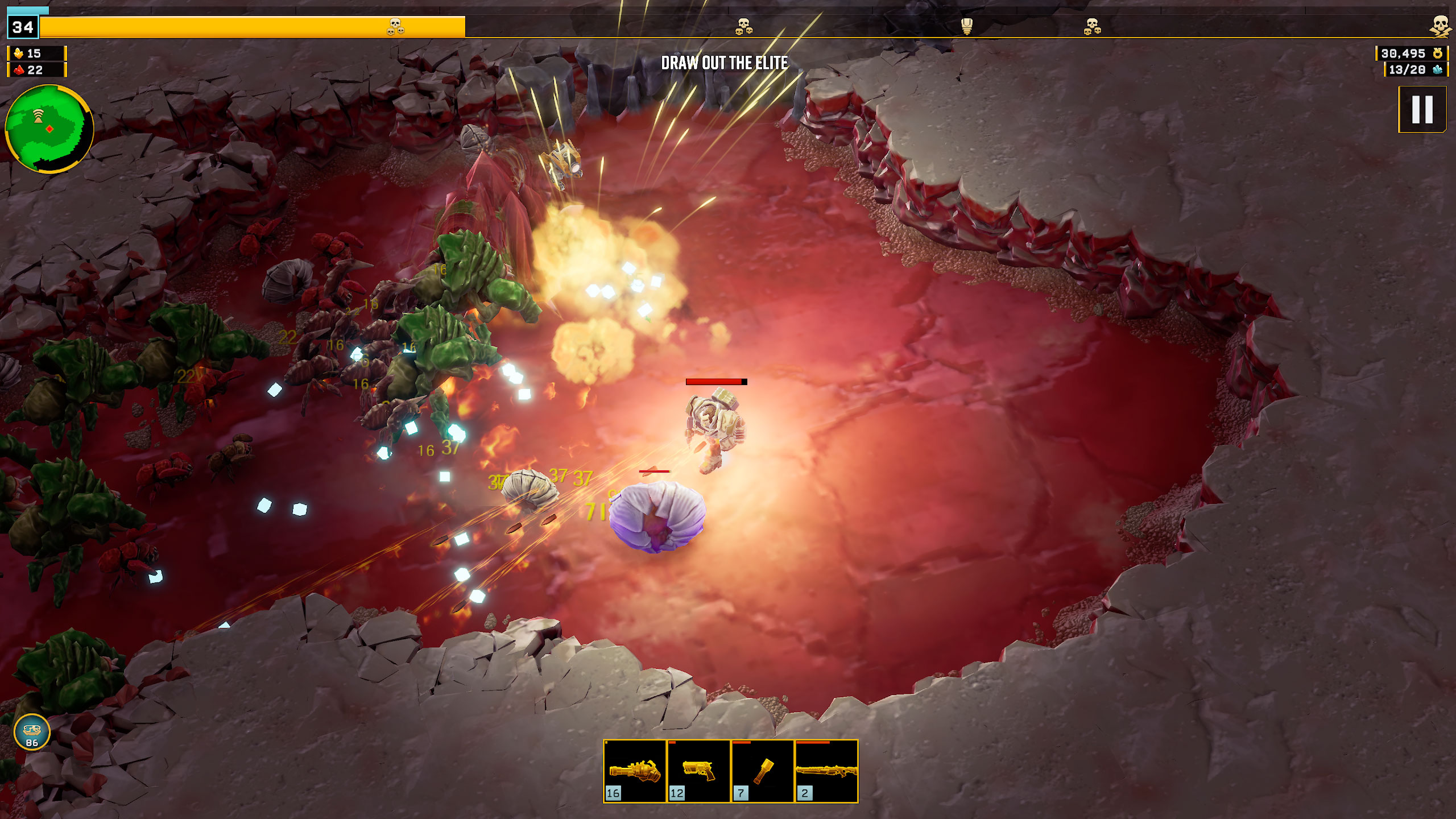Select the grenade weapon slot
Screen dimensions: 1456x819
[x=762, y=771]
